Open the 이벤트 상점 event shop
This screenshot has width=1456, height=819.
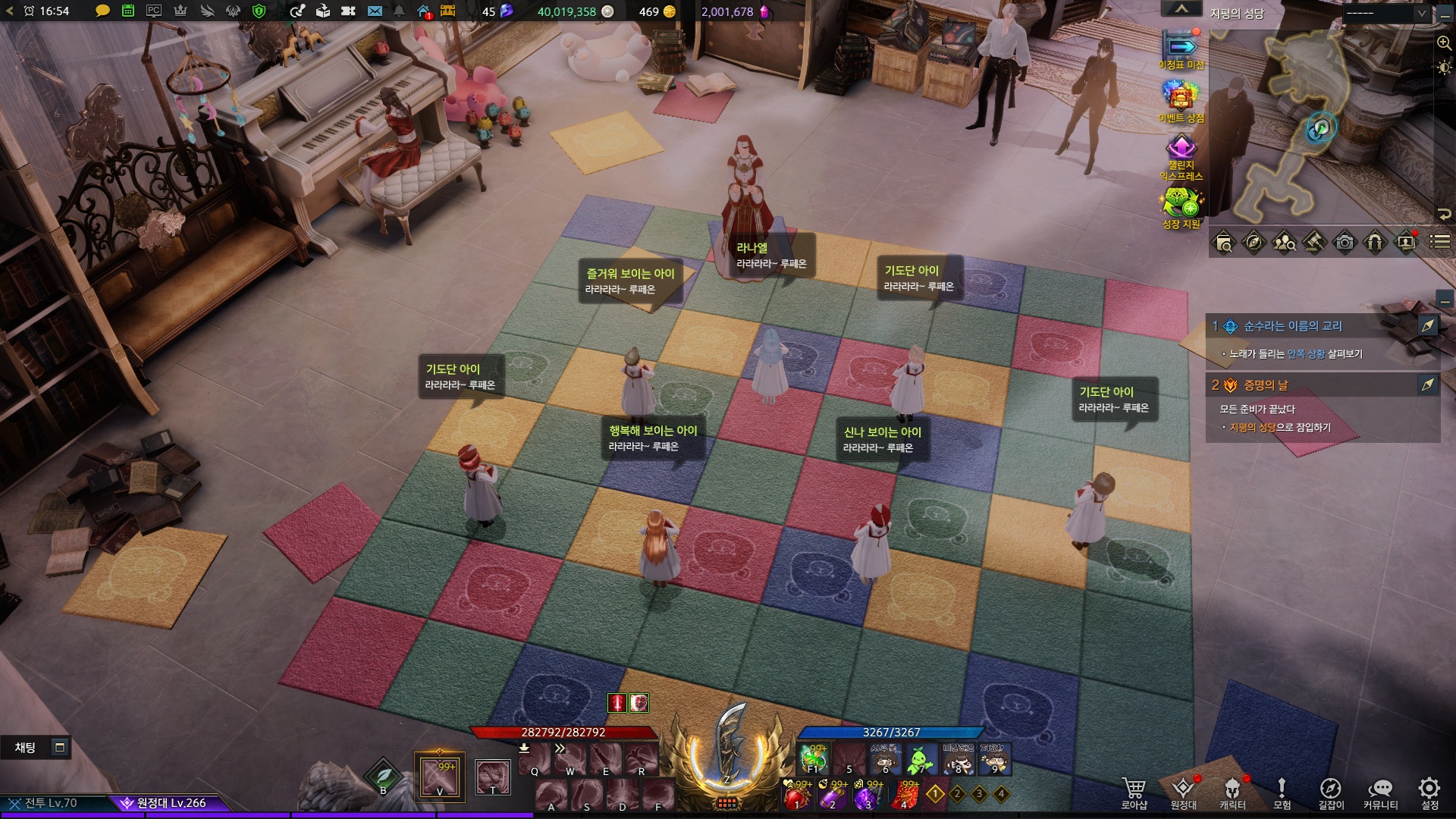(1181, 100)
